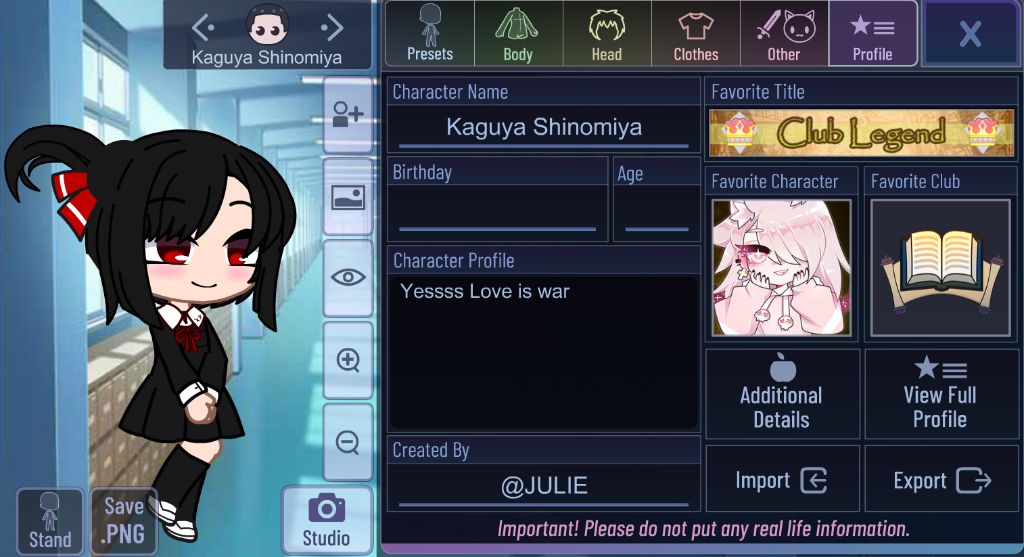Open Studio mode with camera button
This screenshot has width=1024, height=557.
point(327,520)
